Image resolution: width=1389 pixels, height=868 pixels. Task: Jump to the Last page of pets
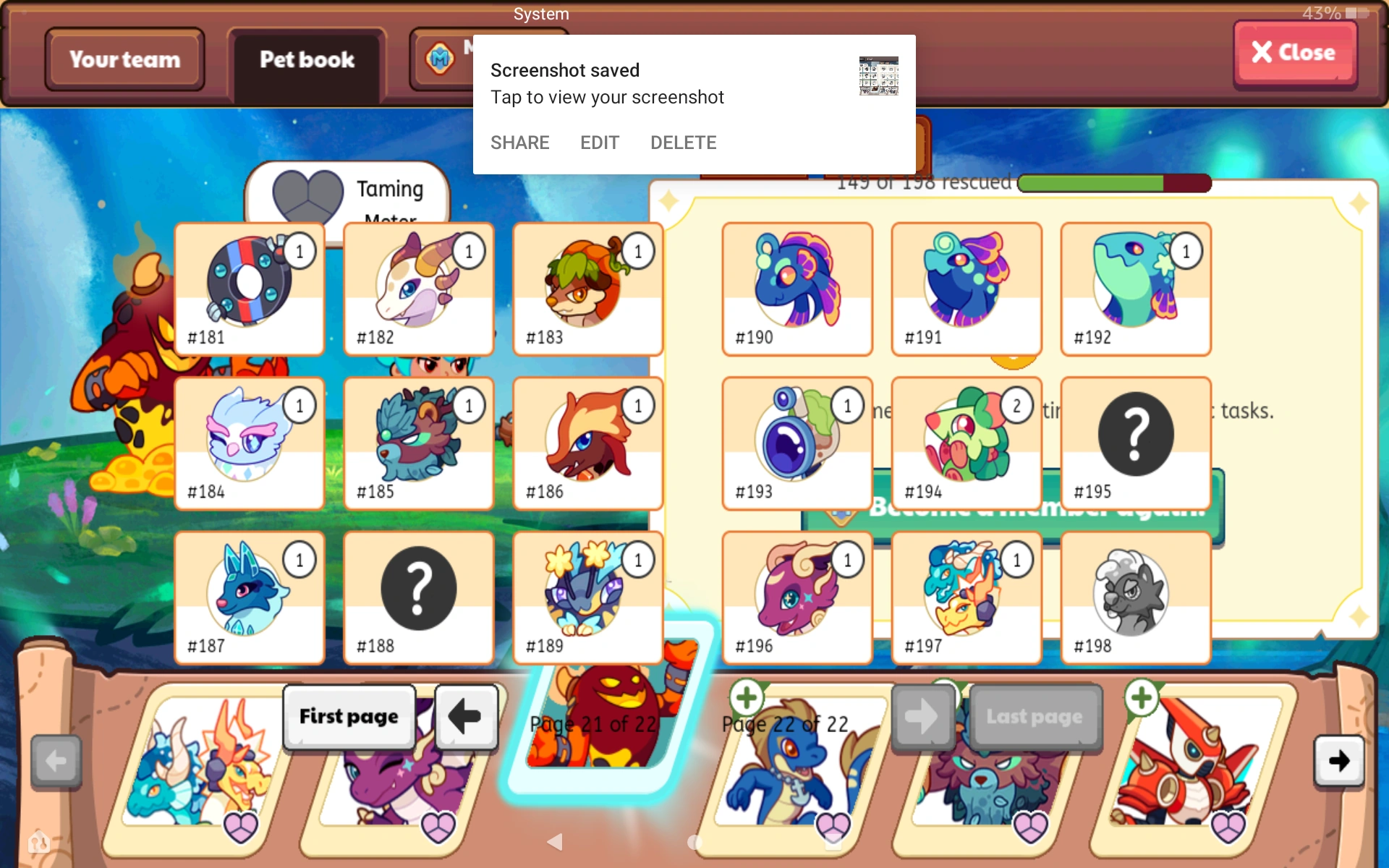[1036, 716]
